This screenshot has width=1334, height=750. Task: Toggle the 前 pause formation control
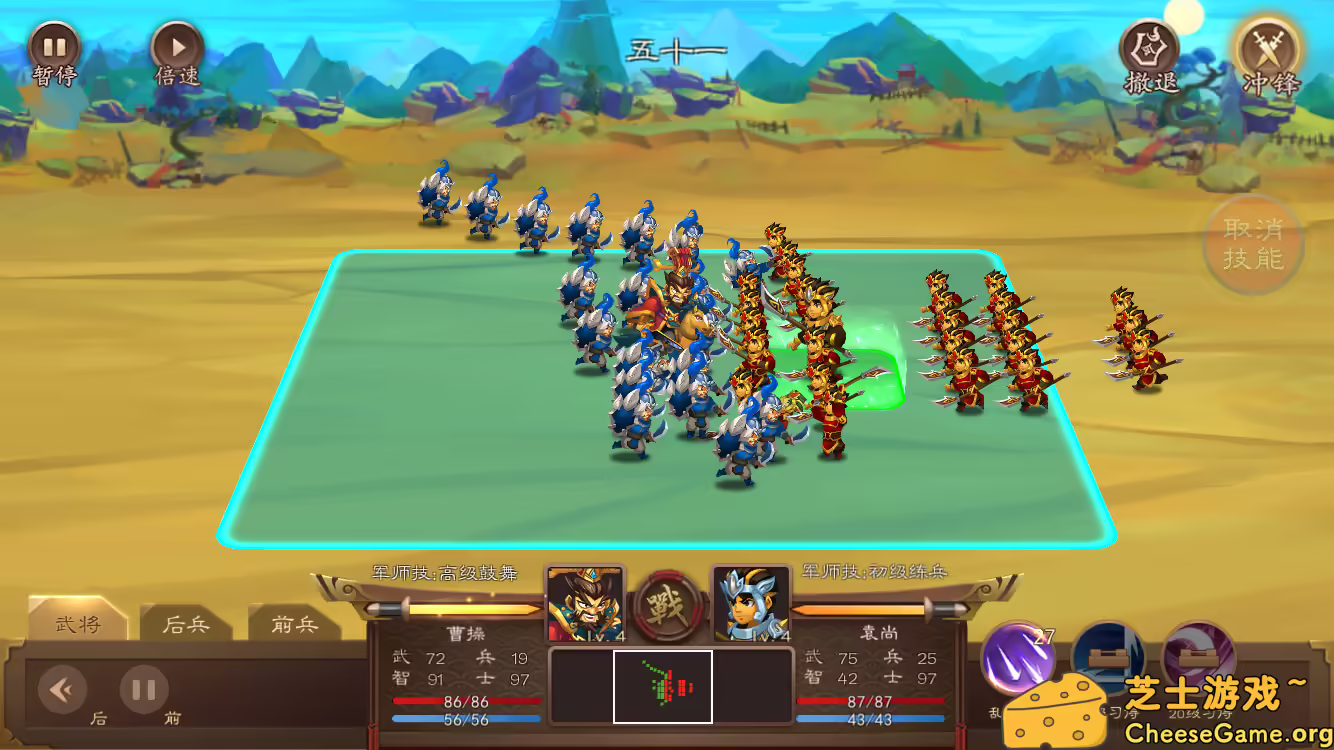143,689
